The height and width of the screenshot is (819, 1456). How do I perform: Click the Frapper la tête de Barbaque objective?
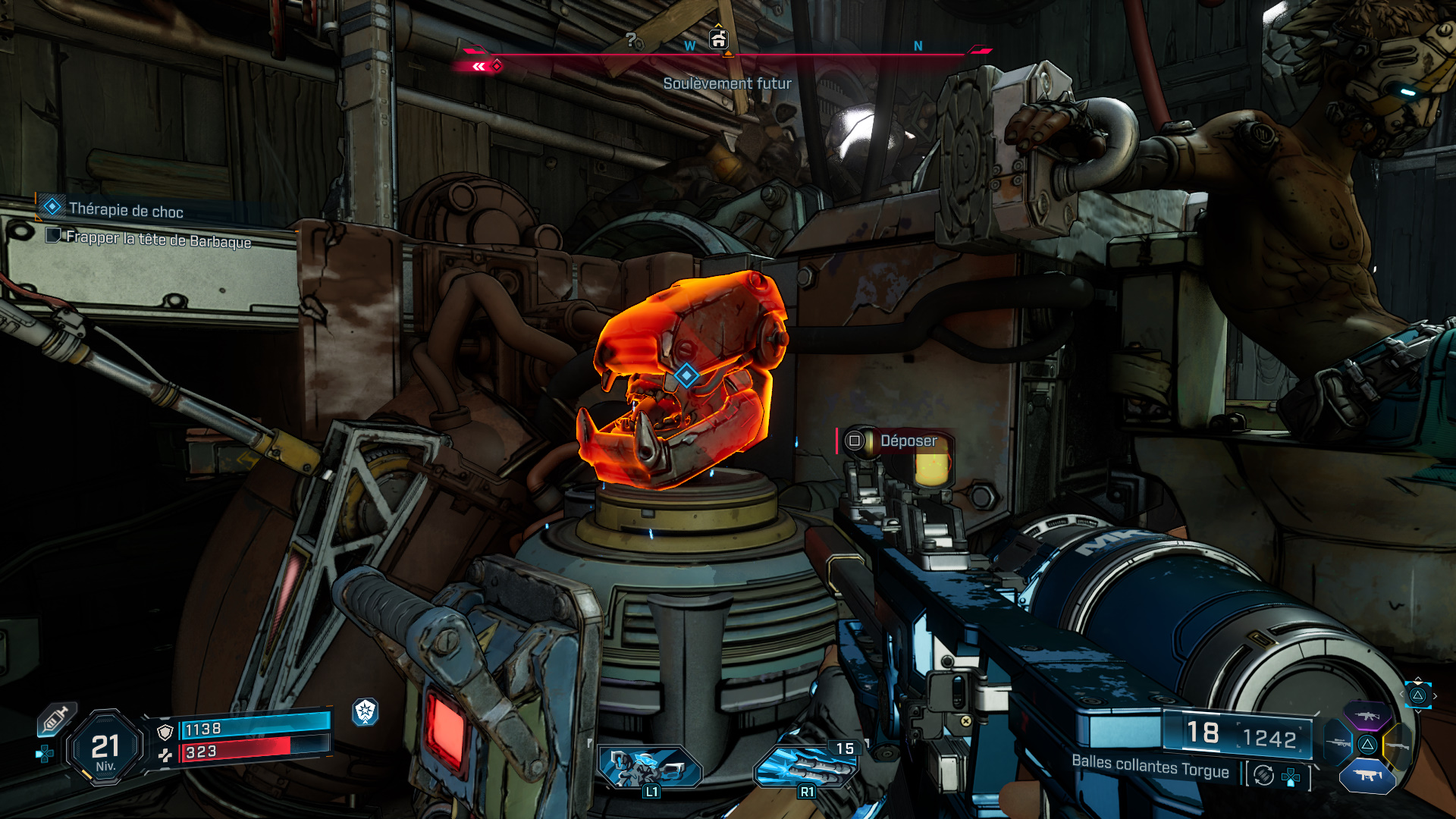pos(158,240)
